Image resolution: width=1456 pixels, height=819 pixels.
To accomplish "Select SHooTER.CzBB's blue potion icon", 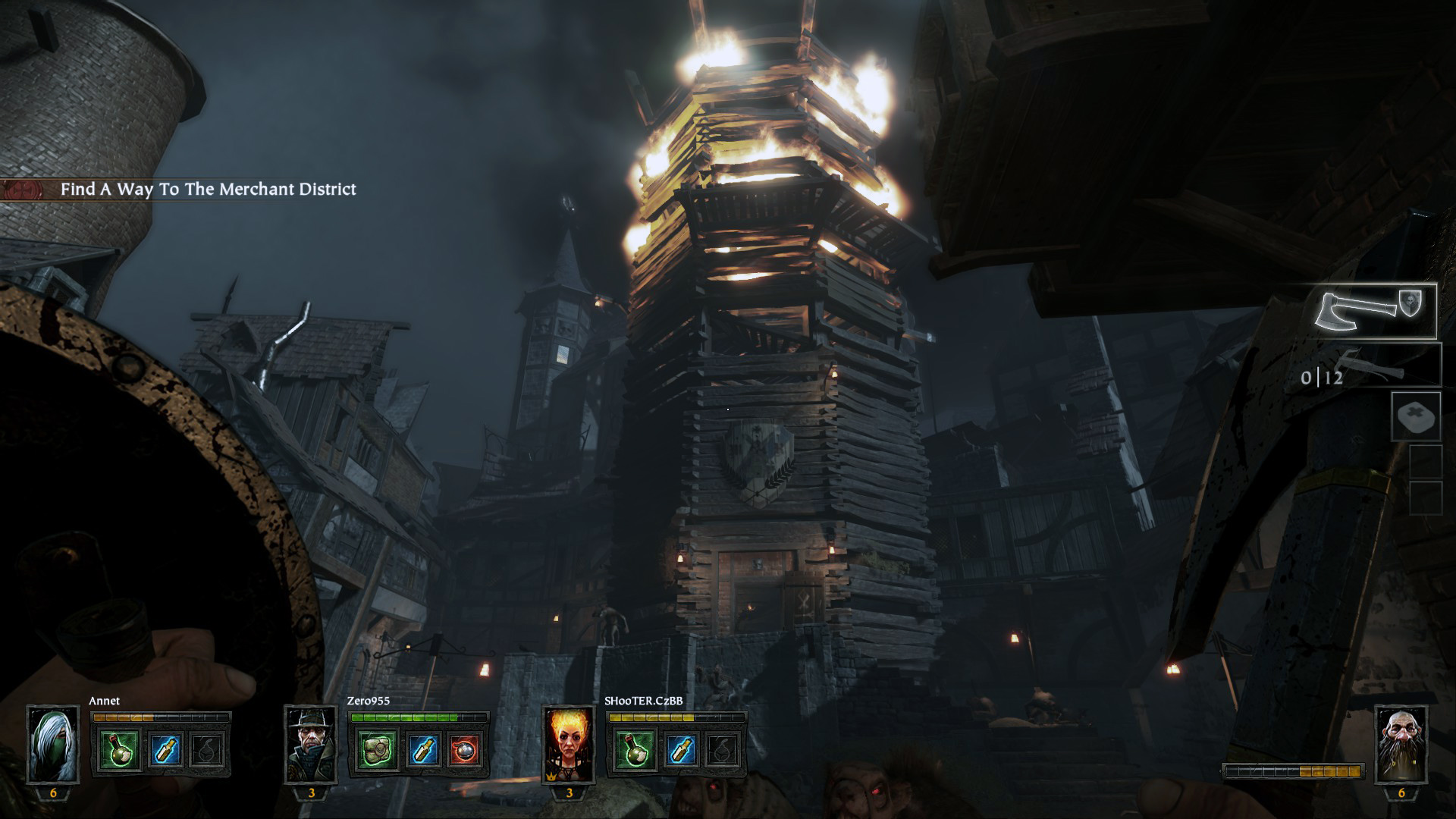I will (x=679, y=749).
